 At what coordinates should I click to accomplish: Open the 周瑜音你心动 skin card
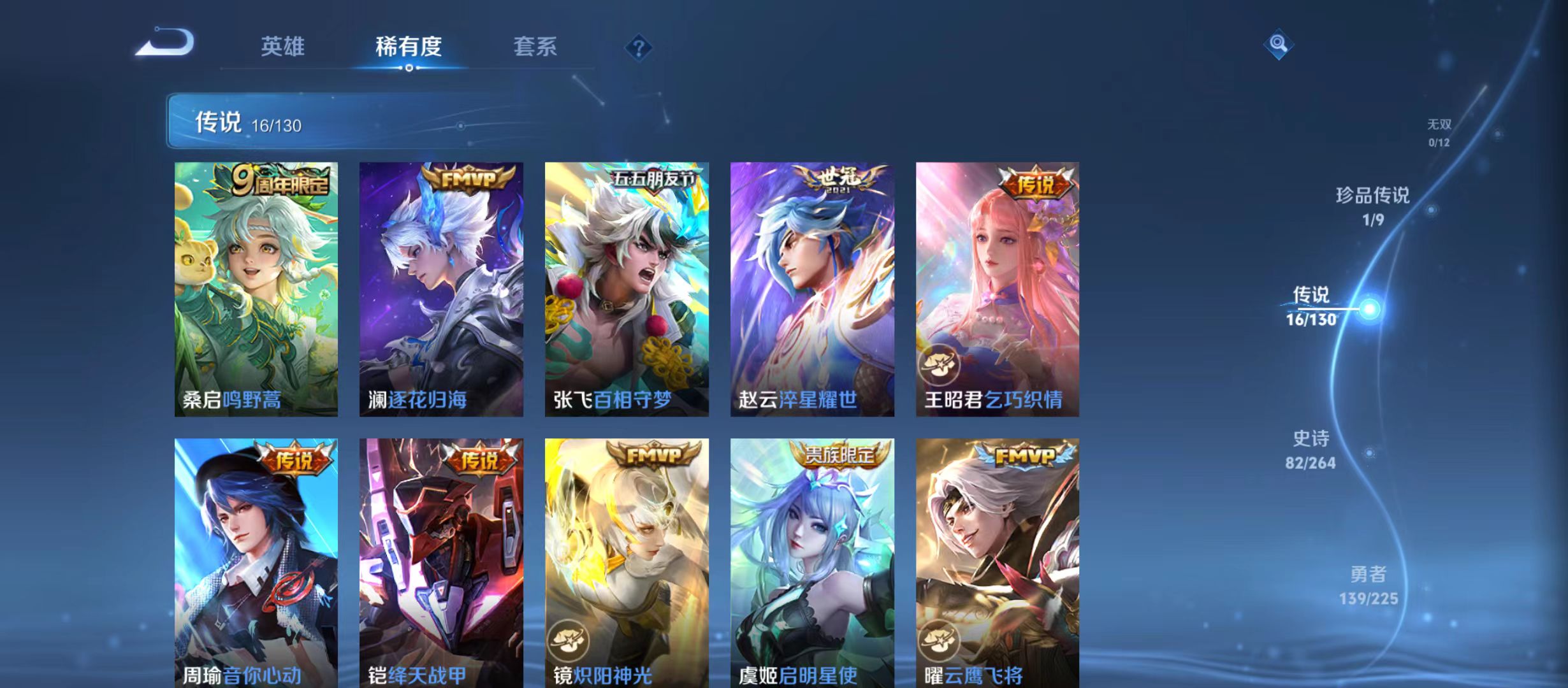256,561
